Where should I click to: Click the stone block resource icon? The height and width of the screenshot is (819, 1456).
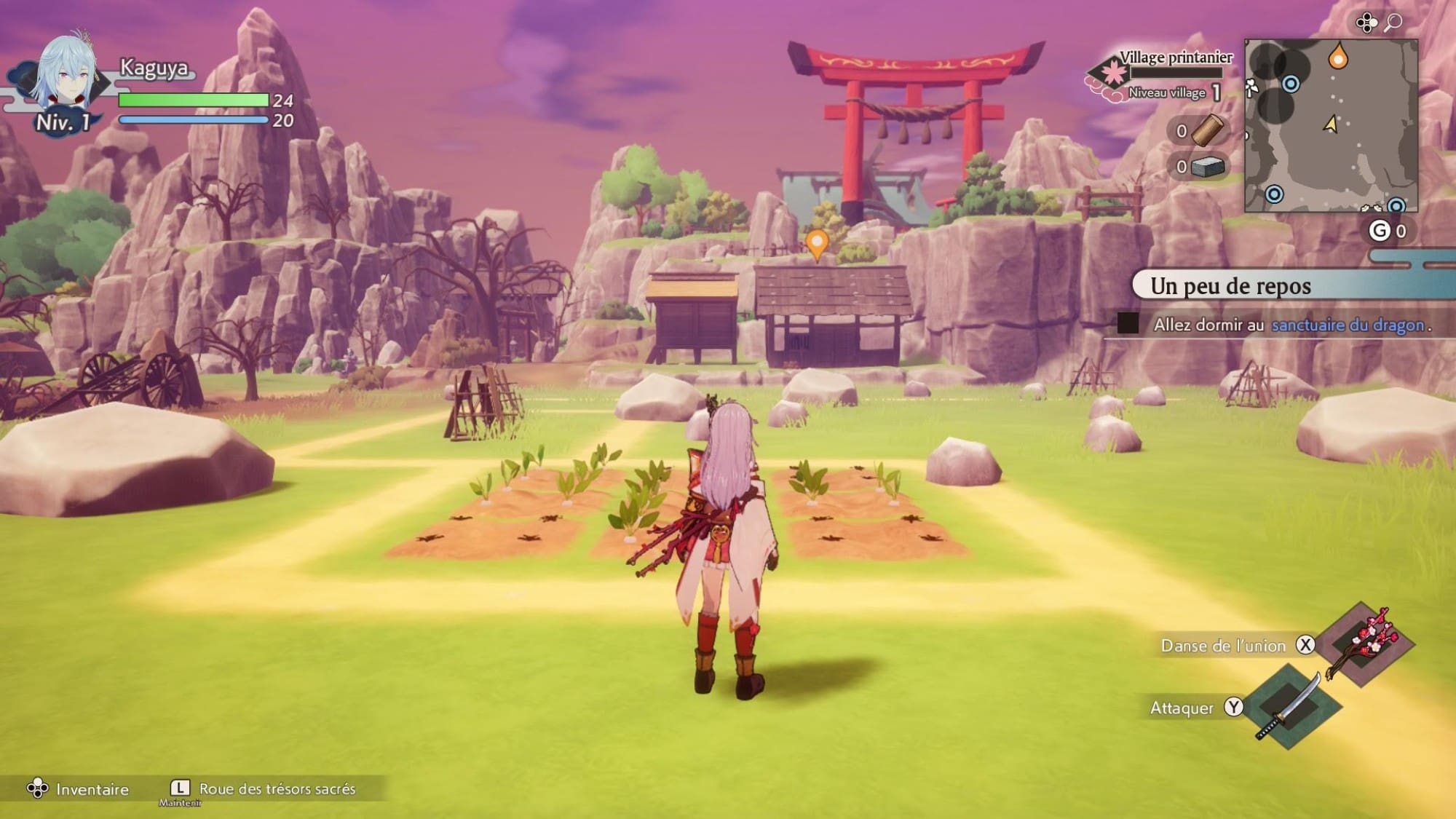[x=1208, y=167]
